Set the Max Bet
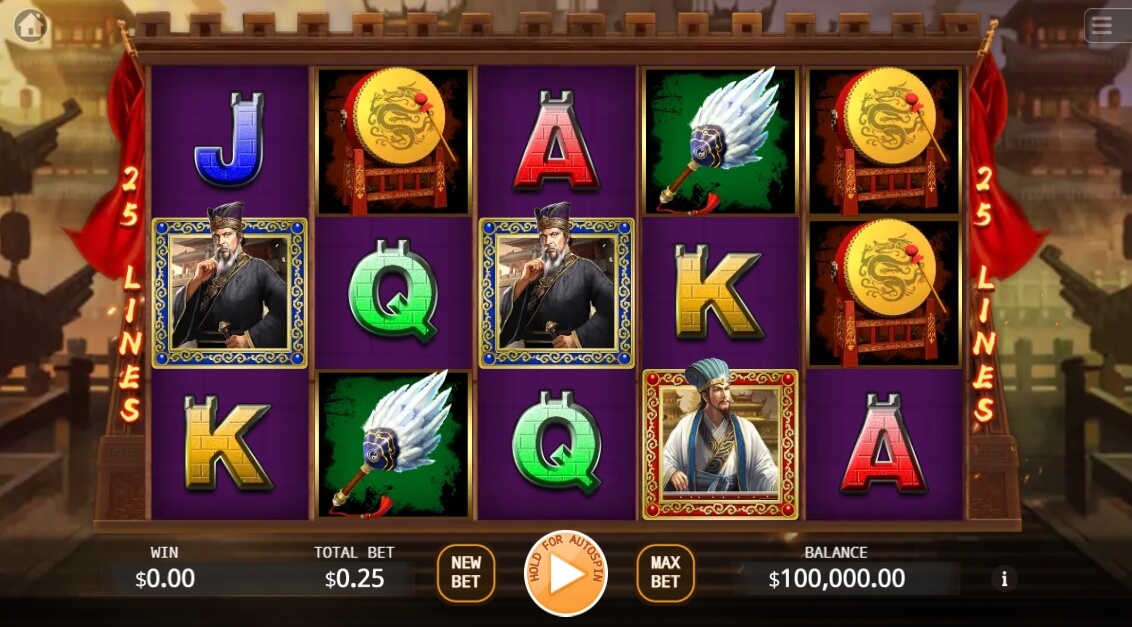The width and height of the screenshot is (1132, 627). pyautogui.click(x=665, y=573)
